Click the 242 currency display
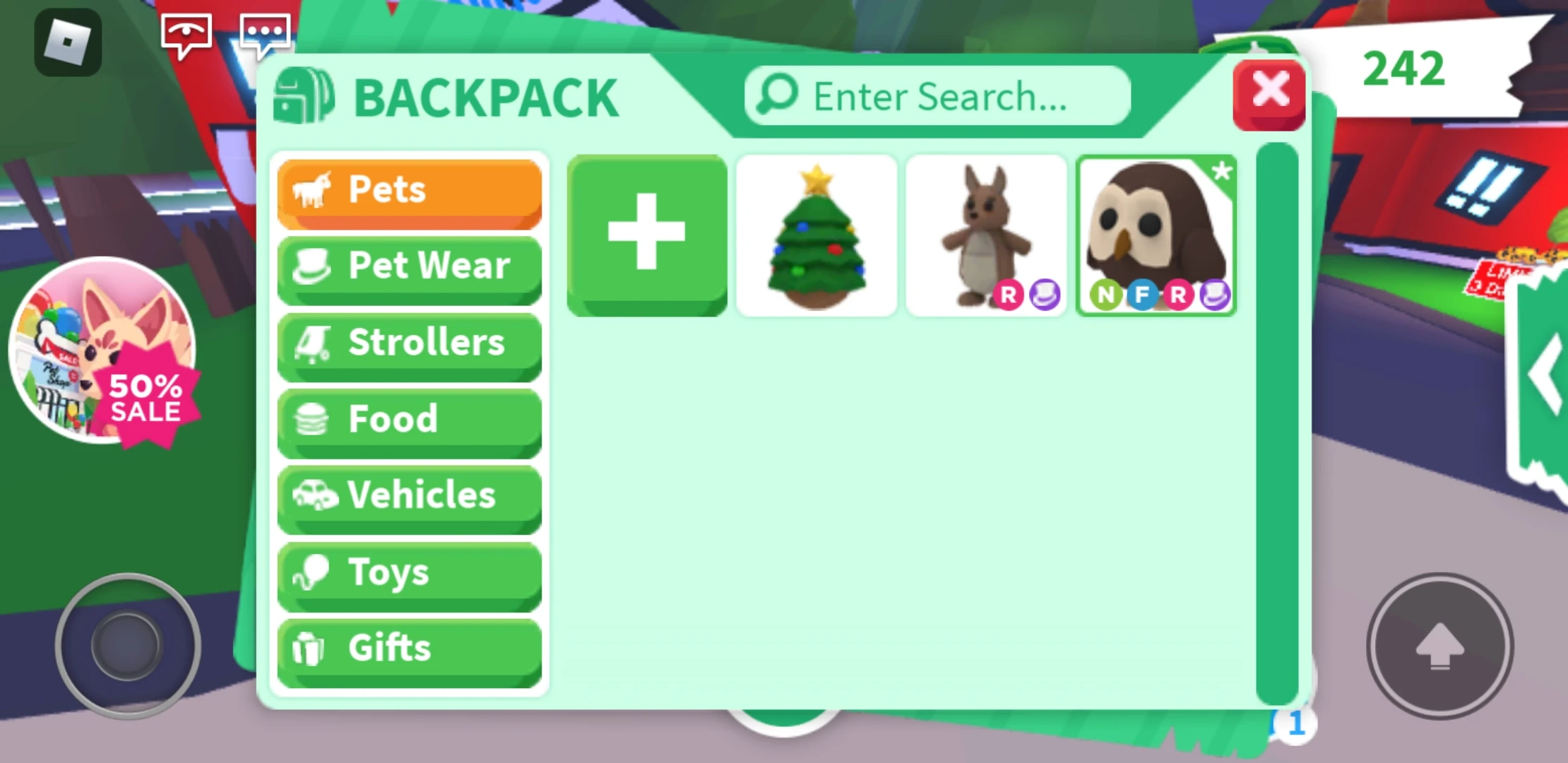 pos(1404,69)
